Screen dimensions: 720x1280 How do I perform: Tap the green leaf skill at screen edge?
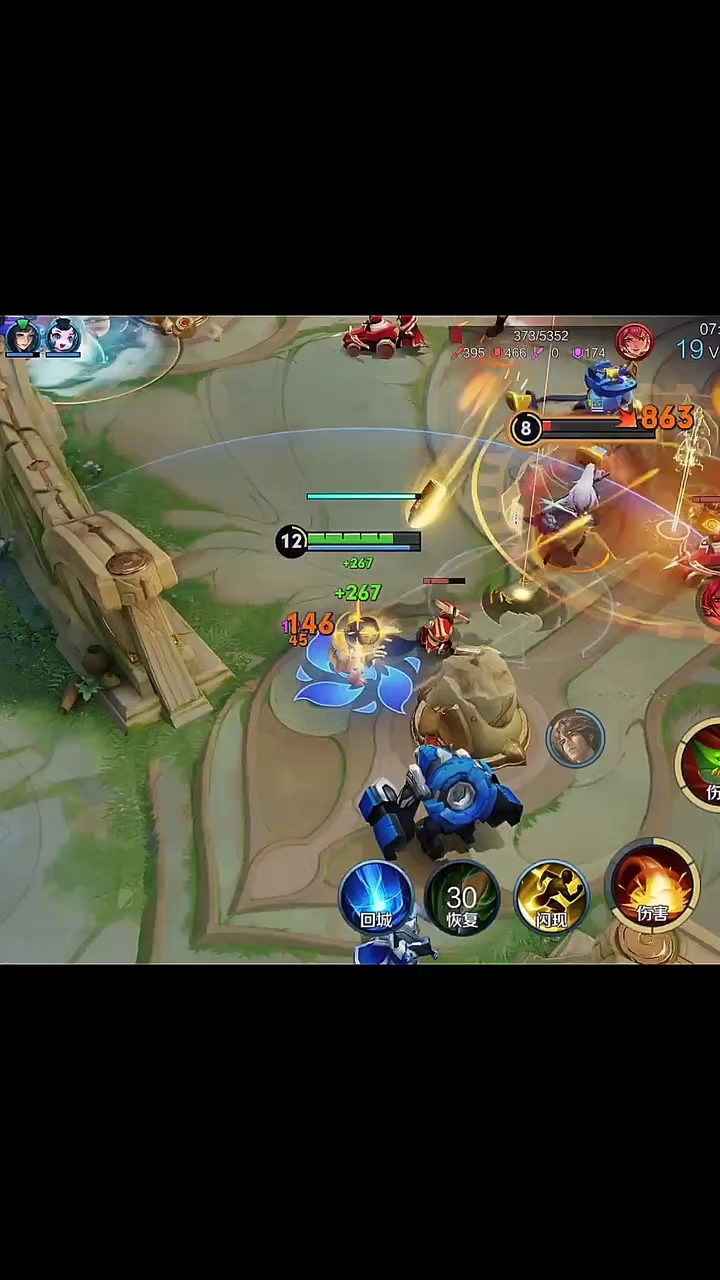click(704, 765)
